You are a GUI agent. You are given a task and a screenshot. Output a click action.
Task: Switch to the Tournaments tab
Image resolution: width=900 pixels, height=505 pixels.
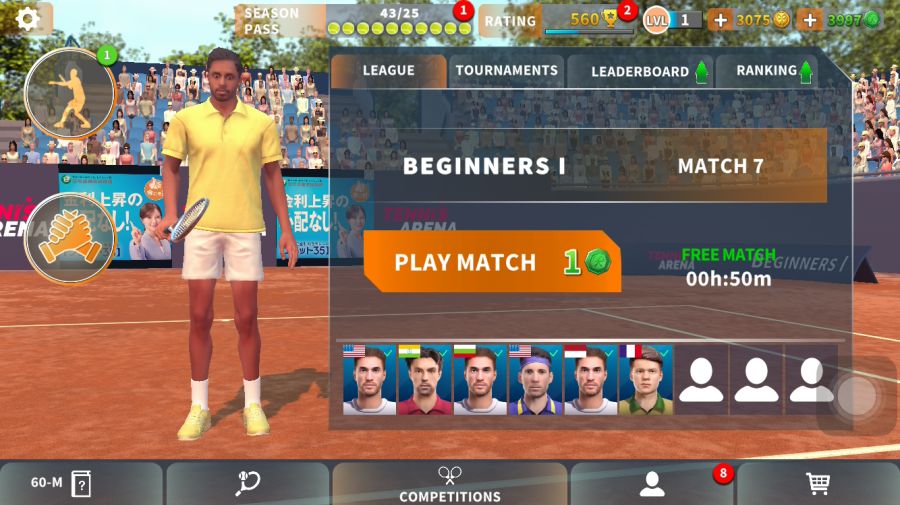506,71
